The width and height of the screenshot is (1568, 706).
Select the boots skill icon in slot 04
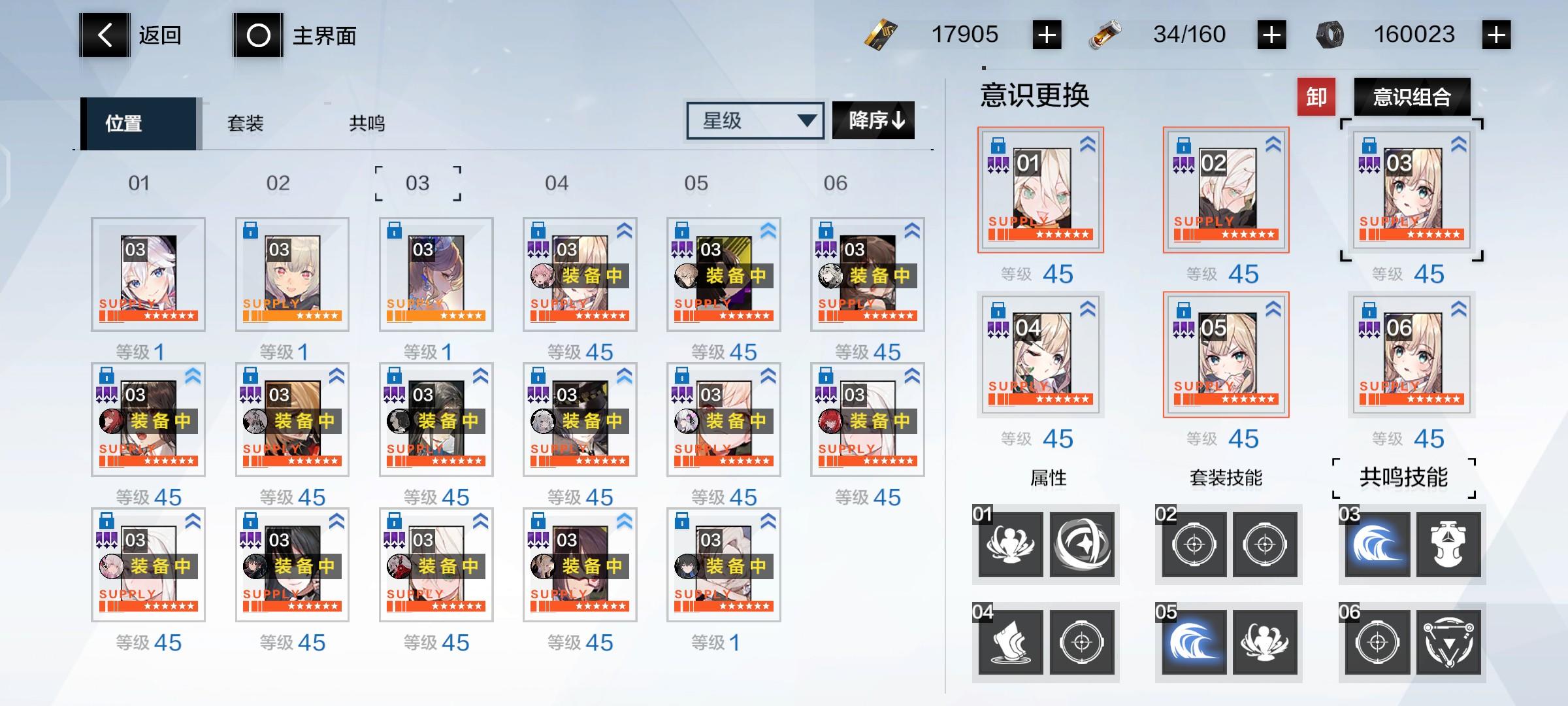(1011, 643)
